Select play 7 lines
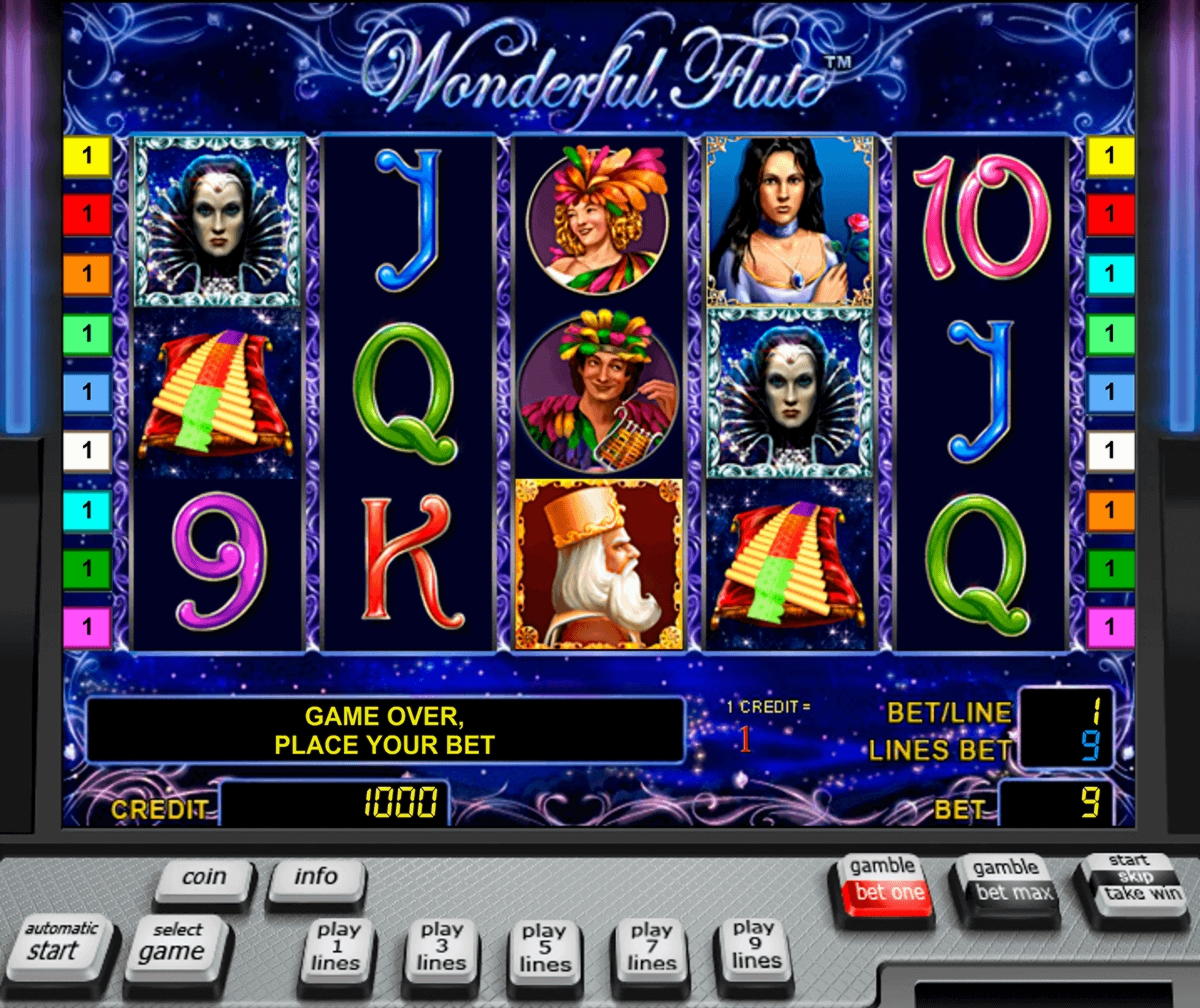The height and width of the screenshot is (1008, 1200). coord(651,948)
